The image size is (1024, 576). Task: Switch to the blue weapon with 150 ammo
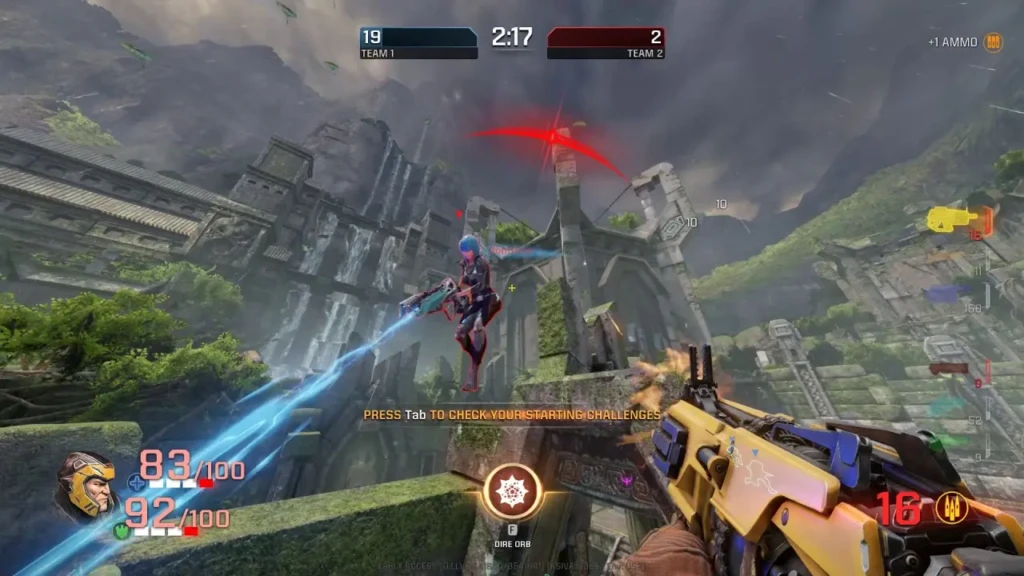tap(945, 292)
